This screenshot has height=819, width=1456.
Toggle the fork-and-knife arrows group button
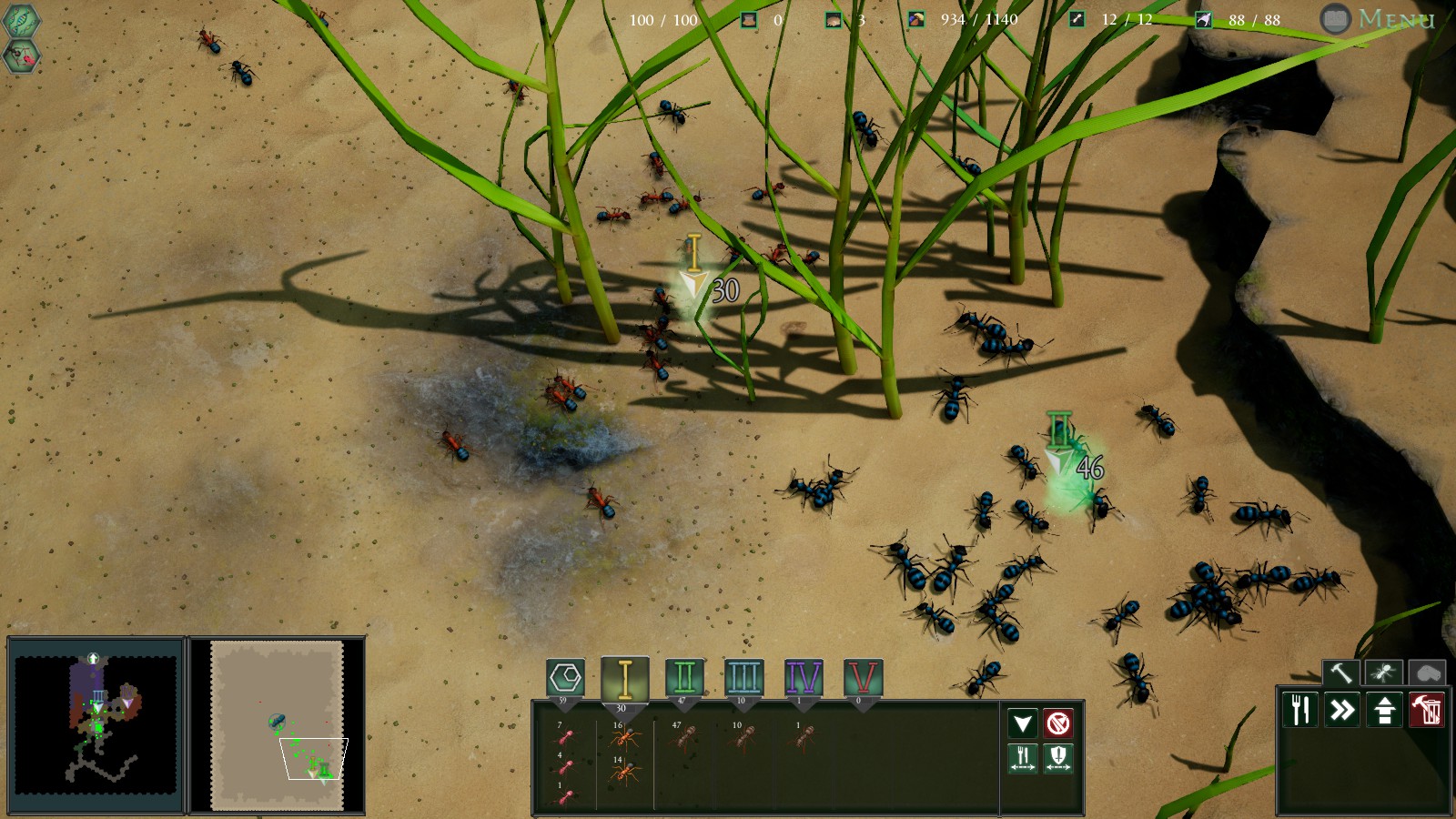1023,757
